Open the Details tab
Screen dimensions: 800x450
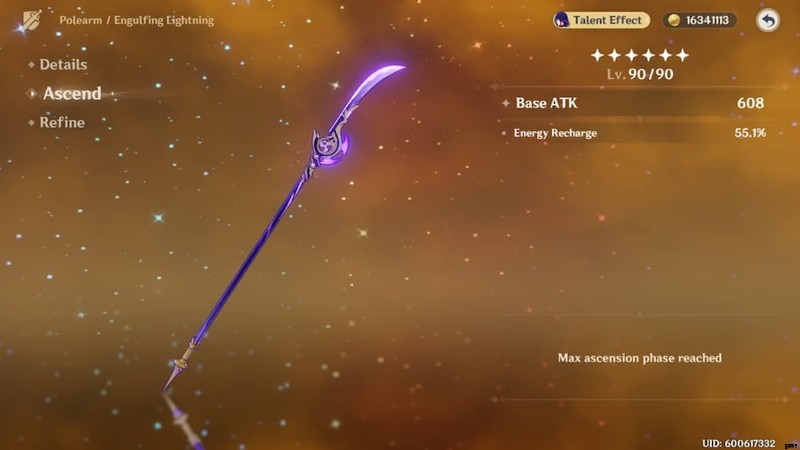[62, 65]
